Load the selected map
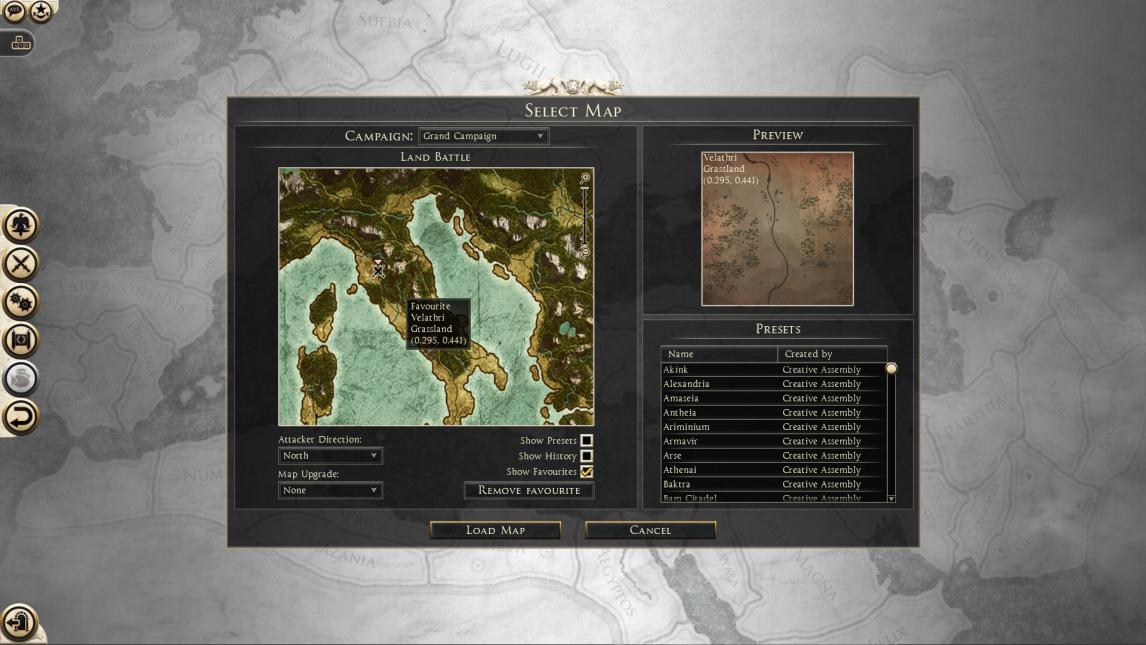The image size is (1146, 645). click(495, 530)
